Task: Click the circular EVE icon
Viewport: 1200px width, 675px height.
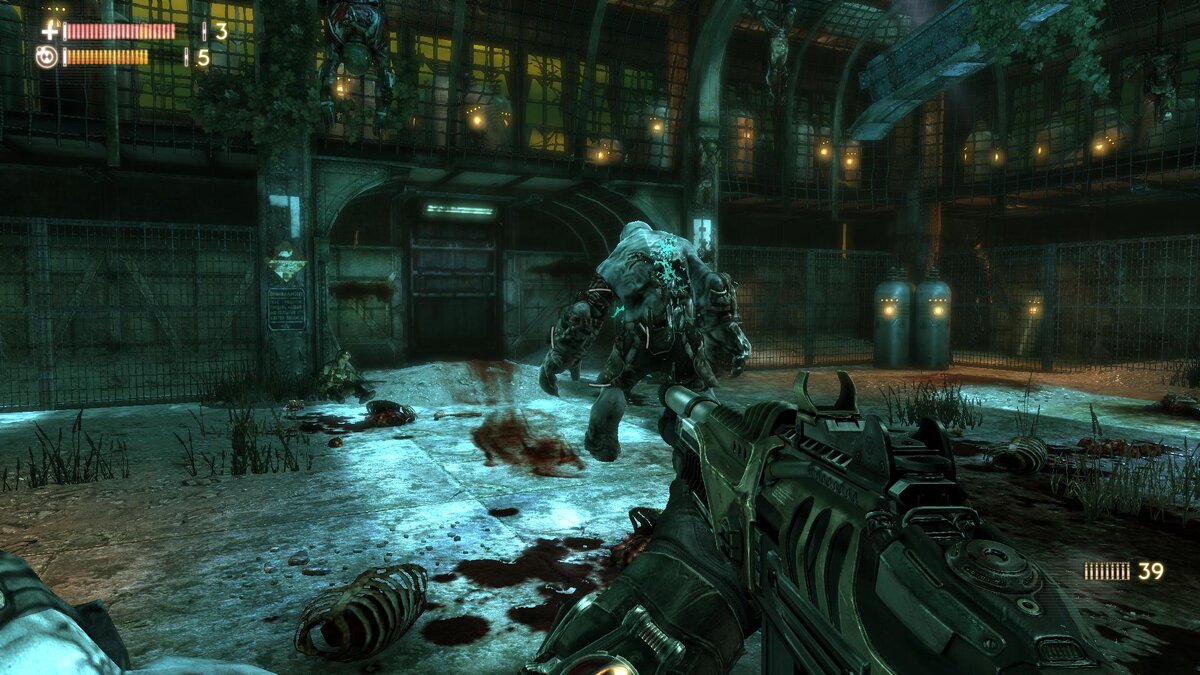Action: pyautogui.click(x=46, y=57)
